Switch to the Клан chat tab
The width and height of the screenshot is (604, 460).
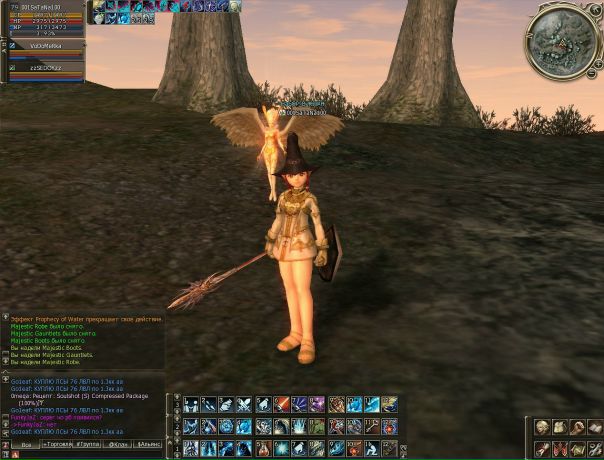pyautogui.click(x=115, y=443)
